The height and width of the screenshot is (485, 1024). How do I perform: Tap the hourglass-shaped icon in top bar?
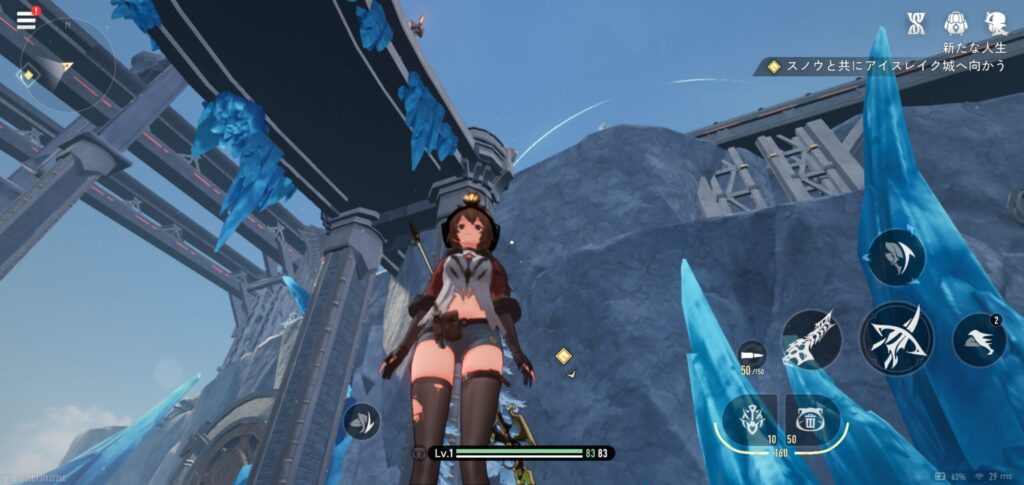point(916,23)
